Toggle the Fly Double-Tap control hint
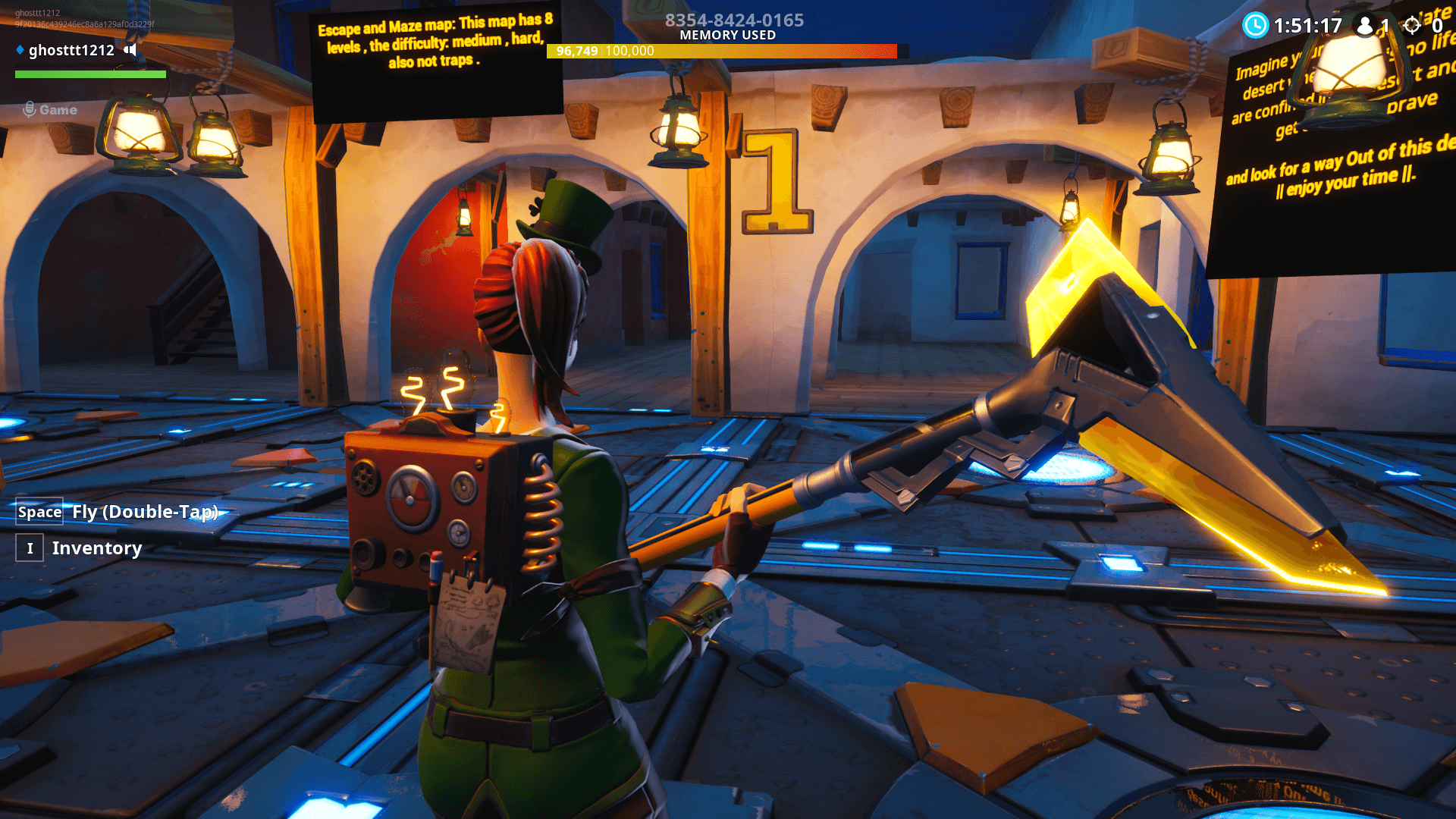 click(x=146, y=512)
